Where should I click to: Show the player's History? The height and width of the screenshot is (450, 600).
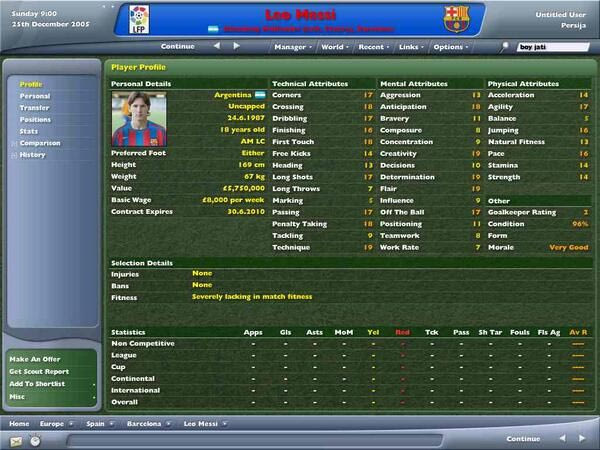33,155
